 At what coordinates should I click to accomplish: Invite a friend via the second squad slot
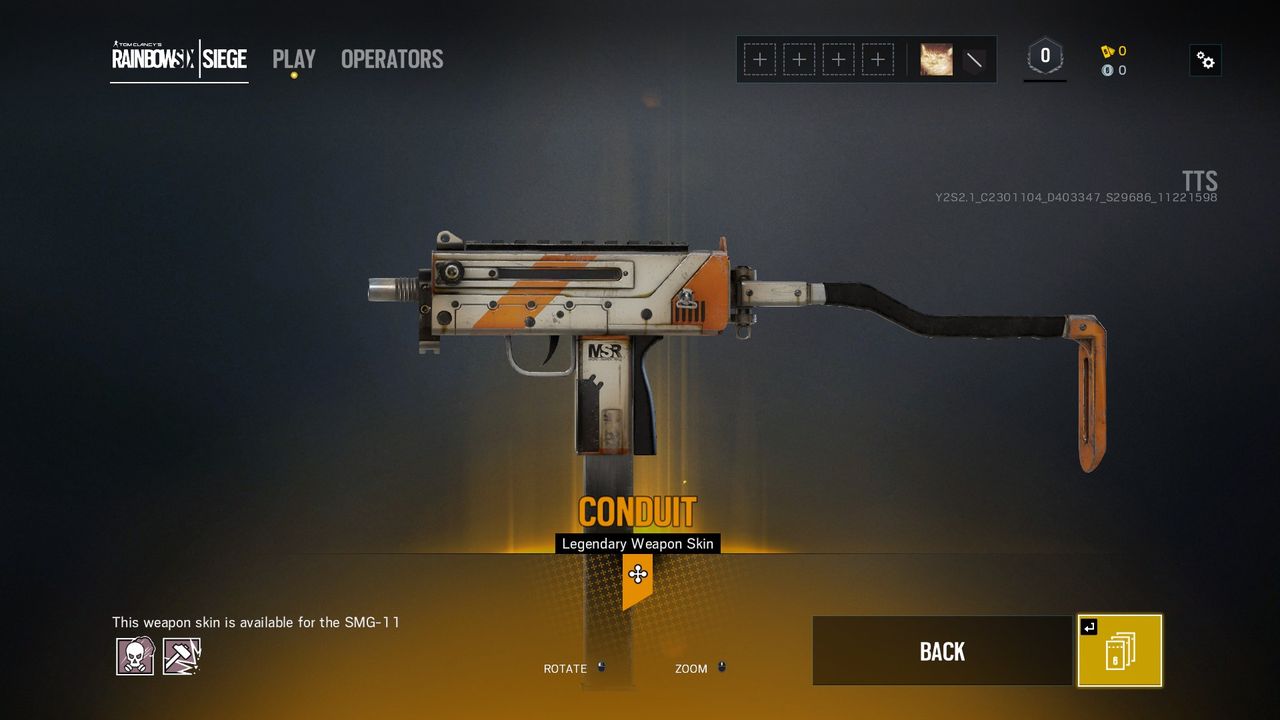tap(799, 60)
